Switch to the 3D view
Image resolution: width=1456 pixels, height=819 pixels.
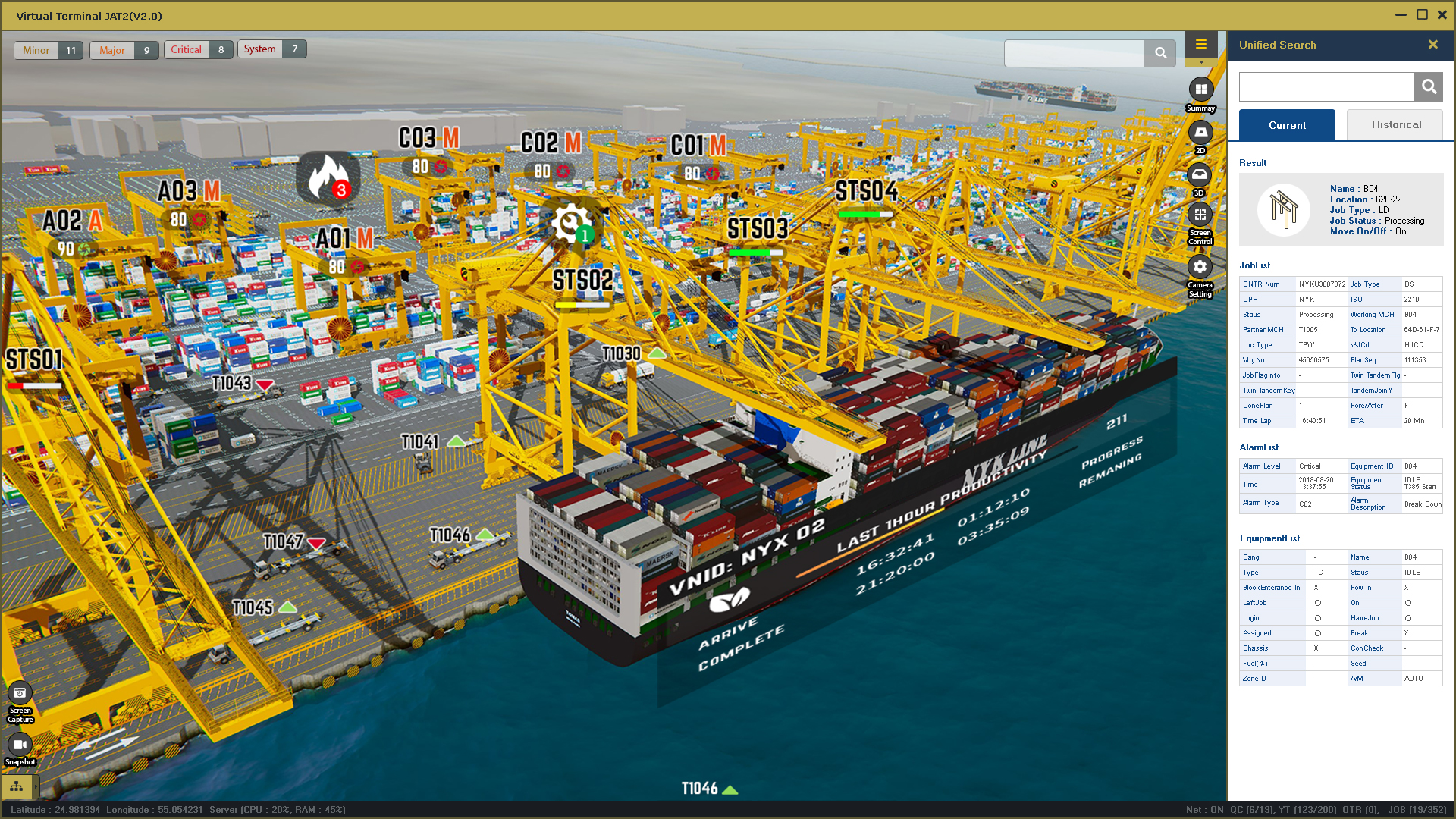click(1200, 175)
